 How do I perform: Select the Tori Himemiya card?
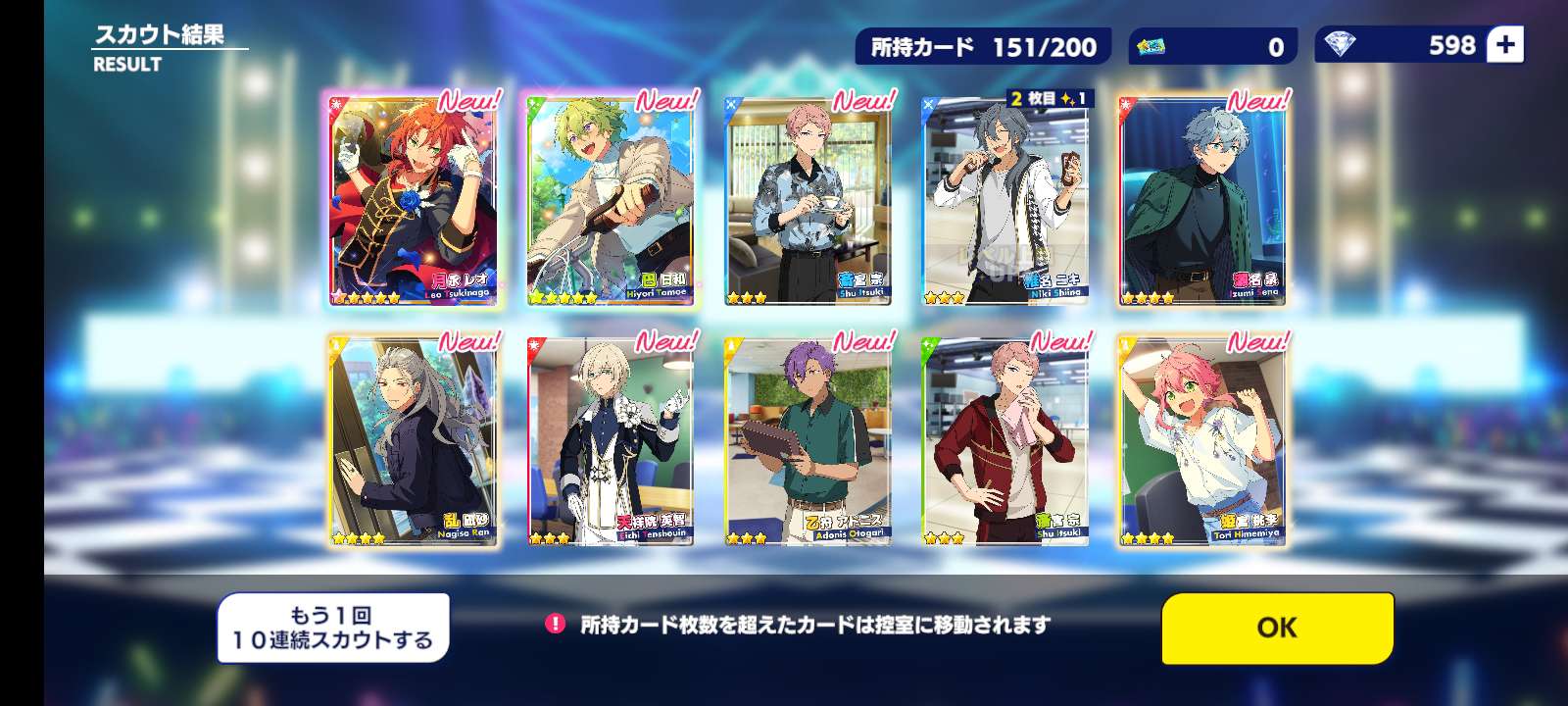point(1203,441)
